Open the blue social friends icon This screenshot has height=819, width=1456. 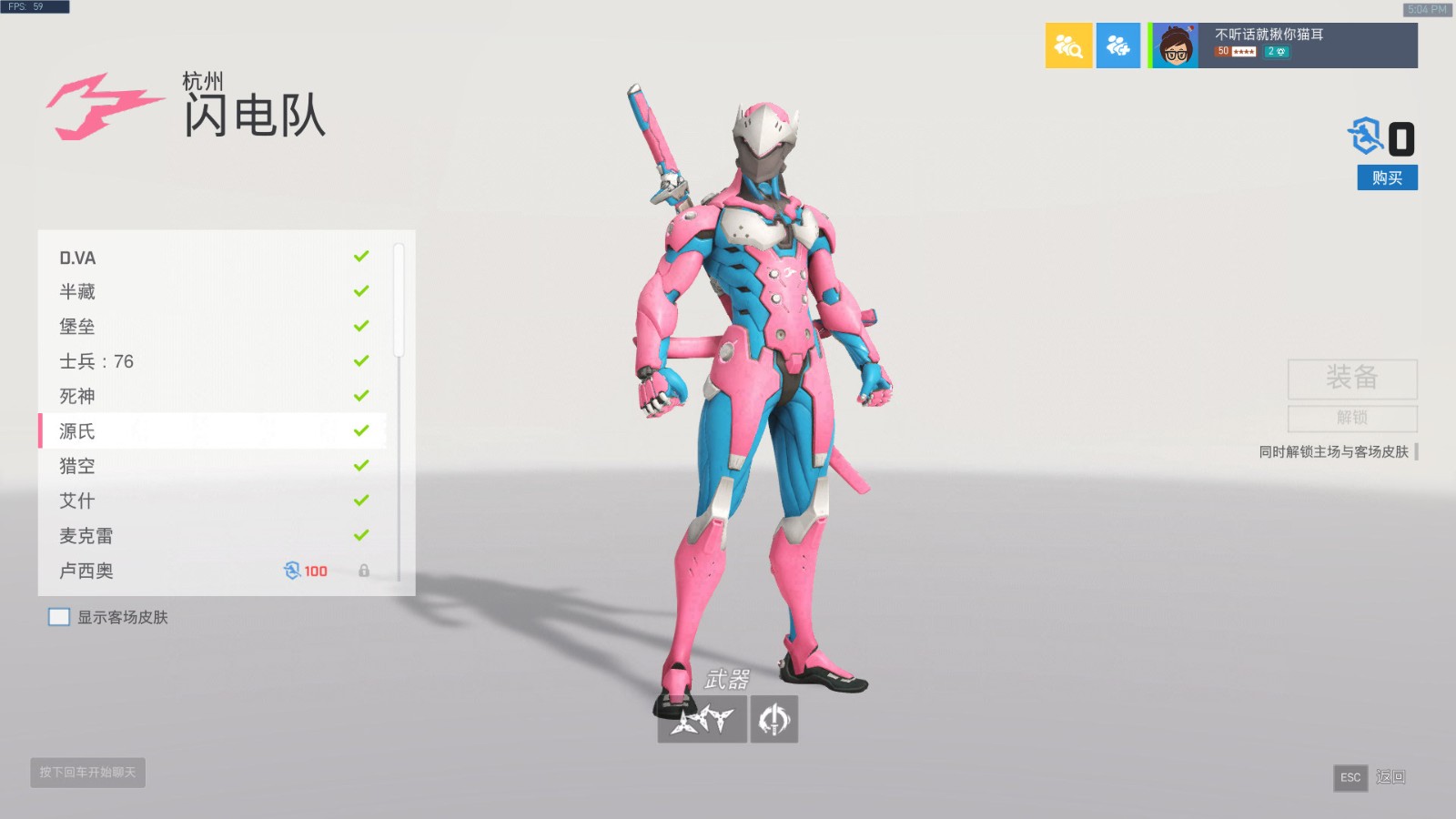tap(1117, 45)
